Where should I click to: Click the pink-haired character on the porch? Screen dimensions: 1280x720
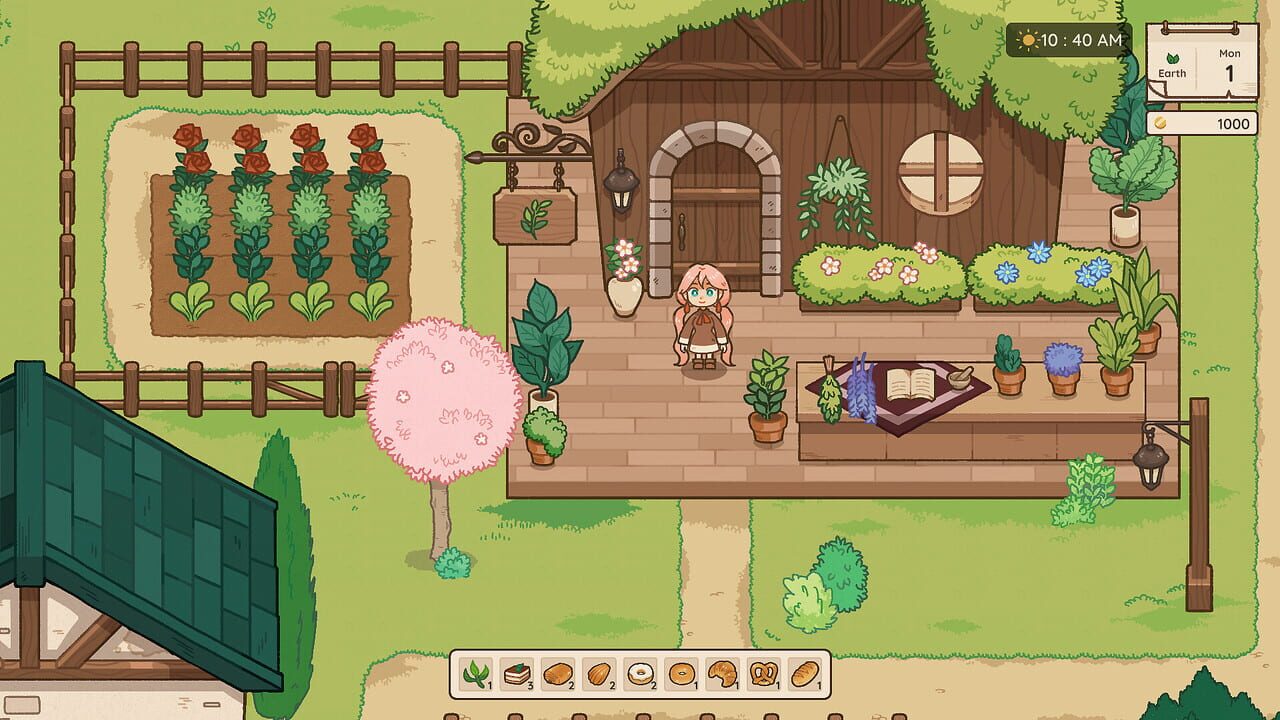[x=704, y=320]
